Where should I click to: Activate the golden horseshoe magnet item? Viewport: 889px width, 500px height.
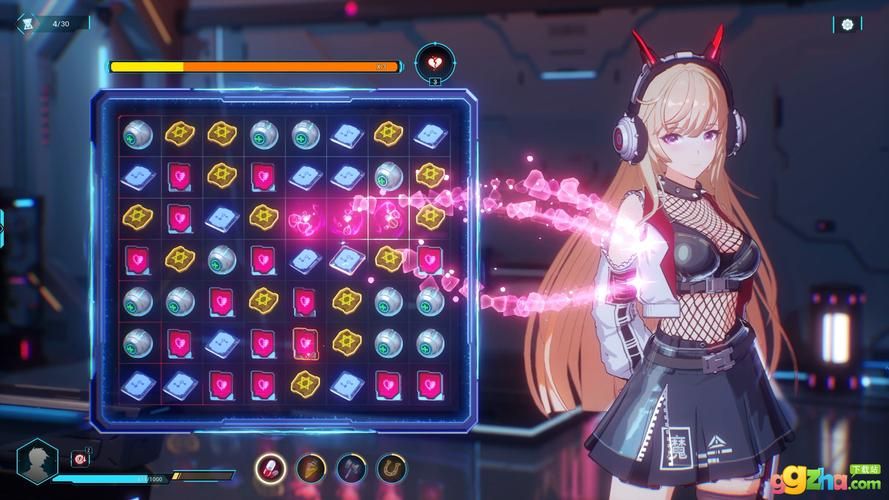pos(391,467)
